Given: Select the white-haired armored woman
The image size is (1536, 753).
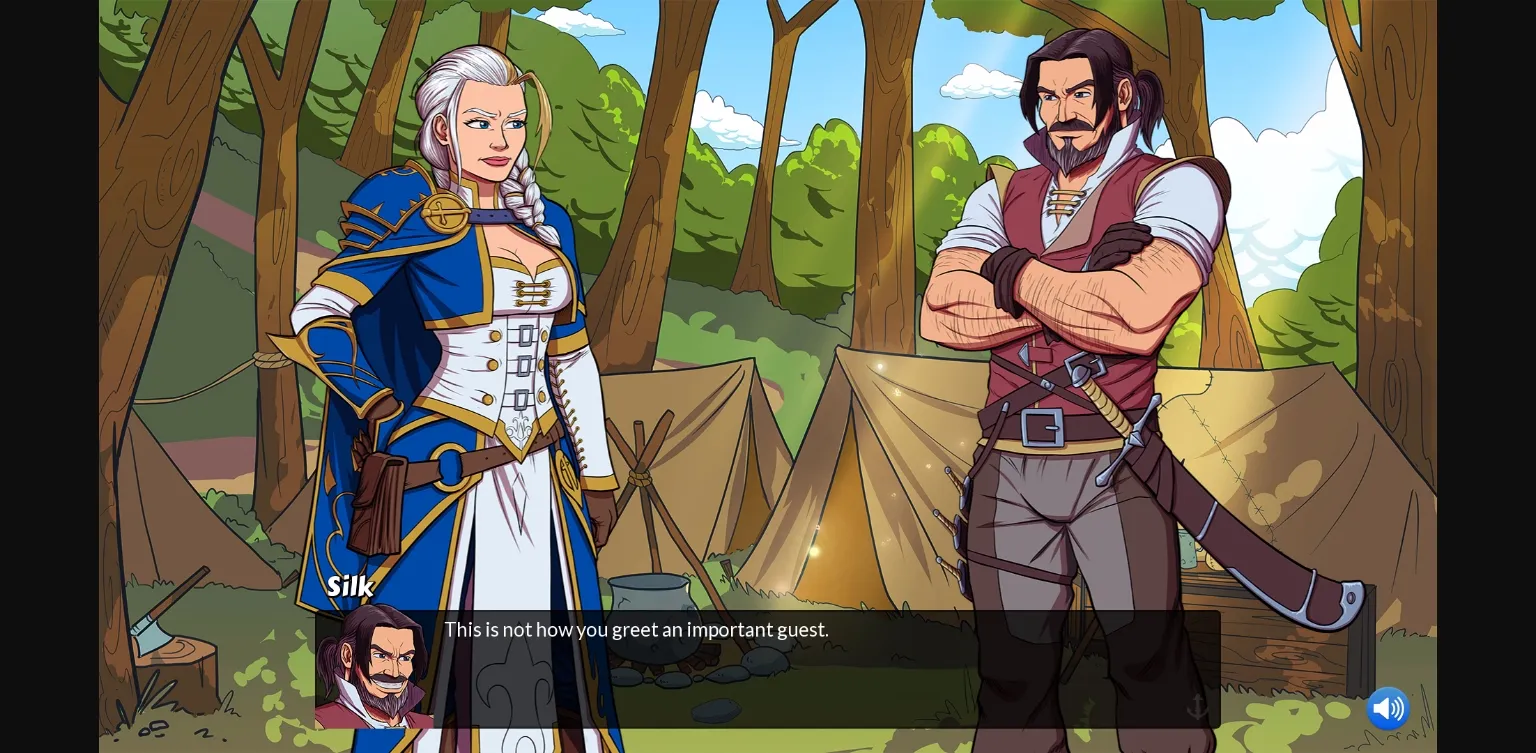Looking at the screenshot, I should (470, 300).
